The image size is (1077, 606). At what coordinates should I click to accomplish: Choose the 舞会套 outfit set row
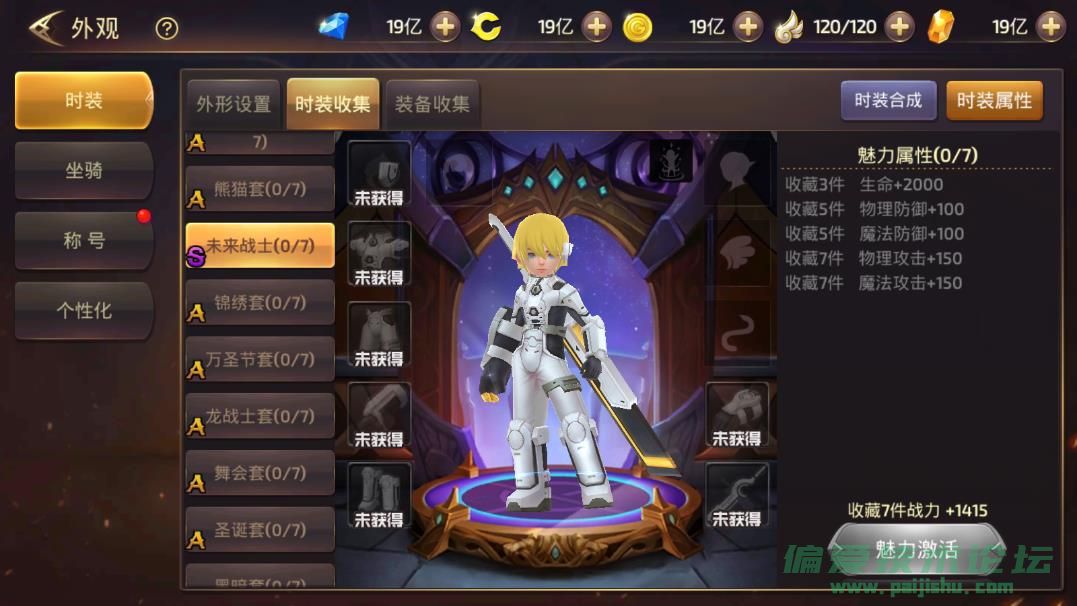point(260,473)
